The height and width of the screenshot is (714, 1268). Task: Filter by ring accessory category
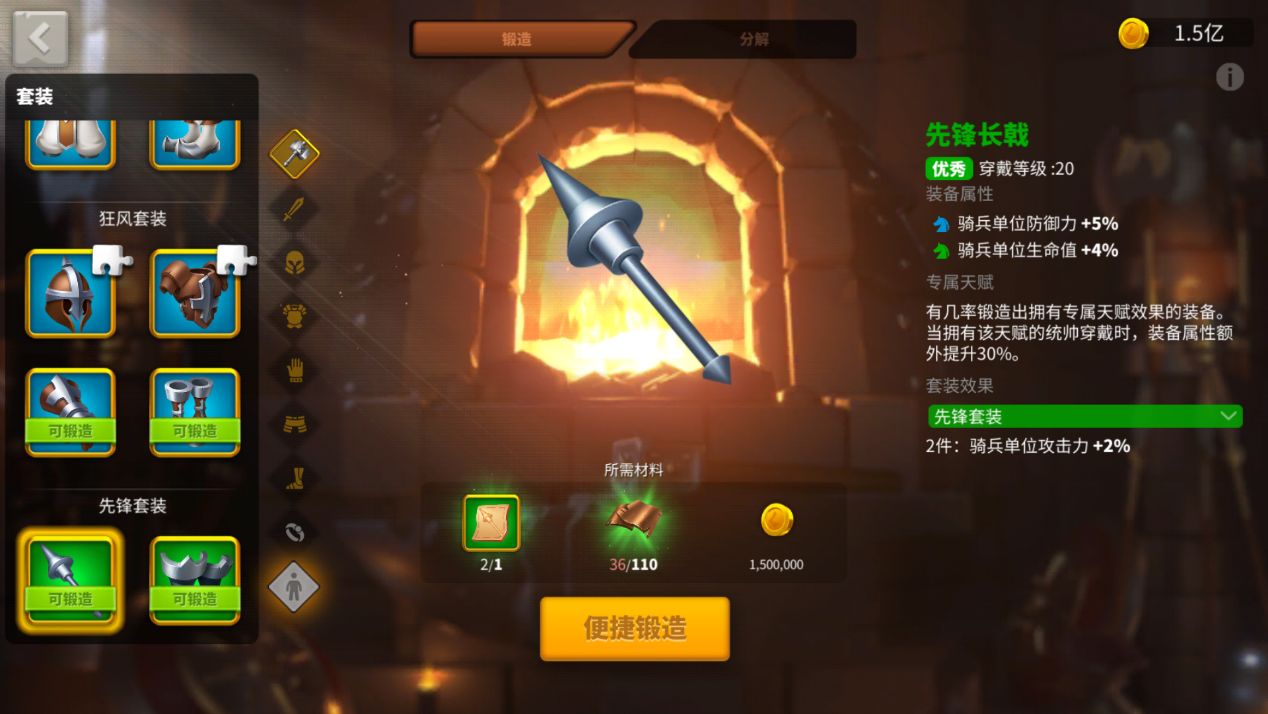coord(294,532)
